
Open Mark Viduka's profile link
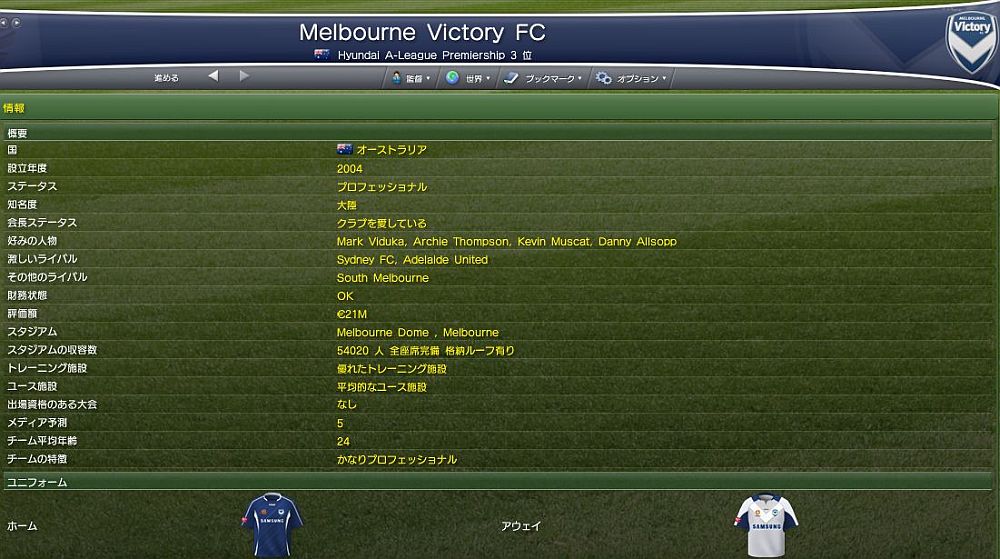click(x=363, y=242)
